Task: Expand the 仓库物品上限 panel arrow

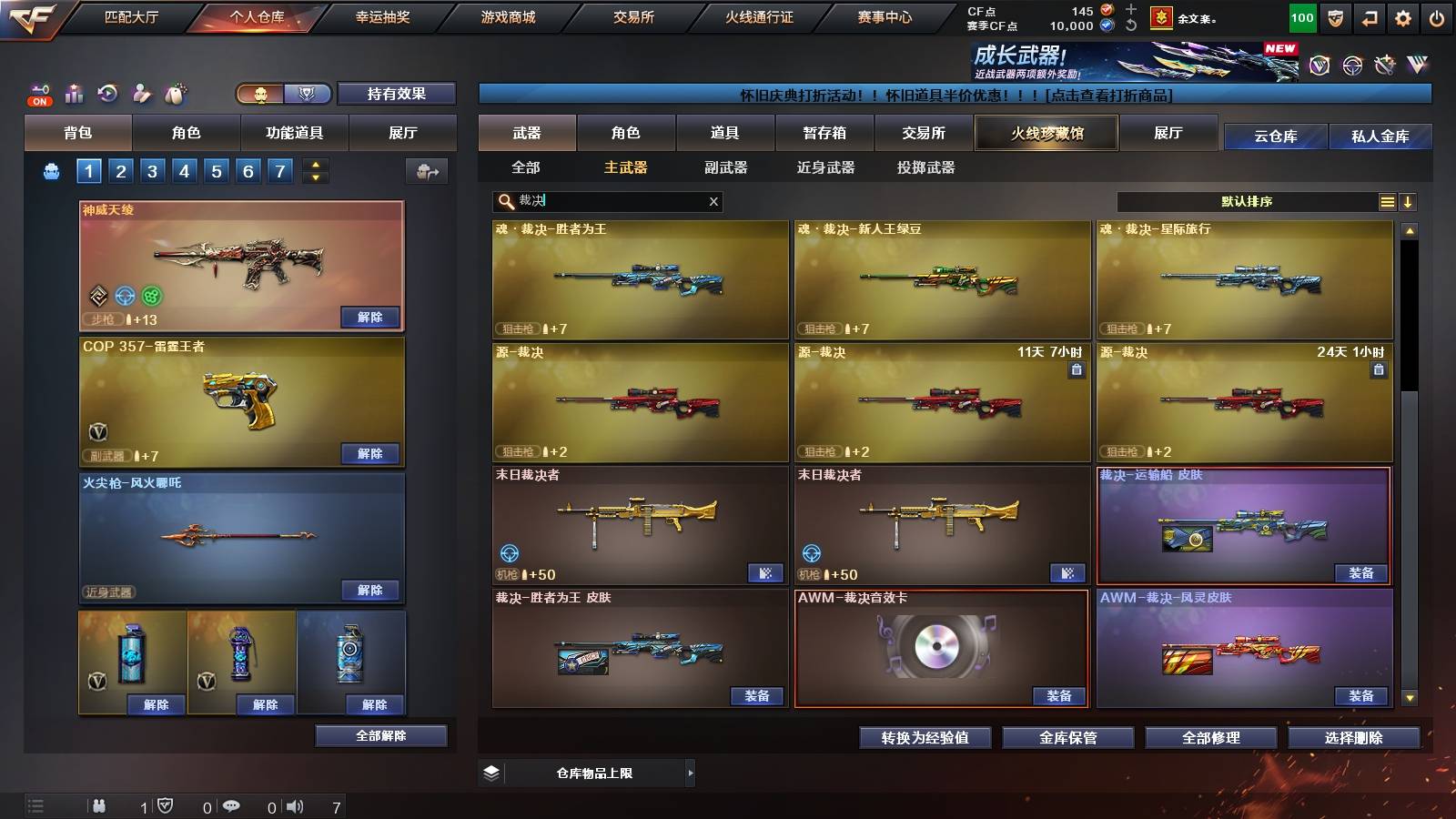Action: coord(693,773)
